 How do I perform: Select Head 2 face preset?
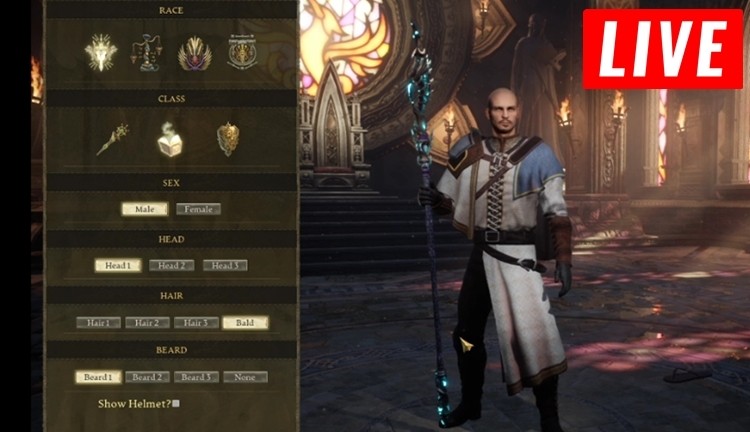click(171, 265)
